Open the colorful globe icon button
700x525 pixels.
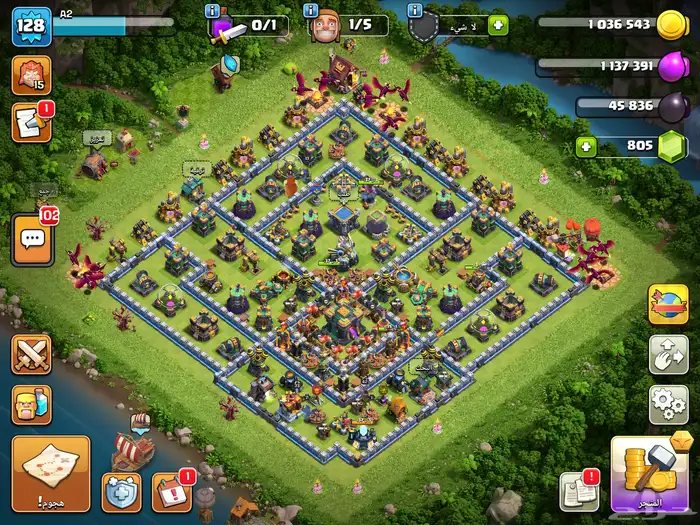point(668,305)
